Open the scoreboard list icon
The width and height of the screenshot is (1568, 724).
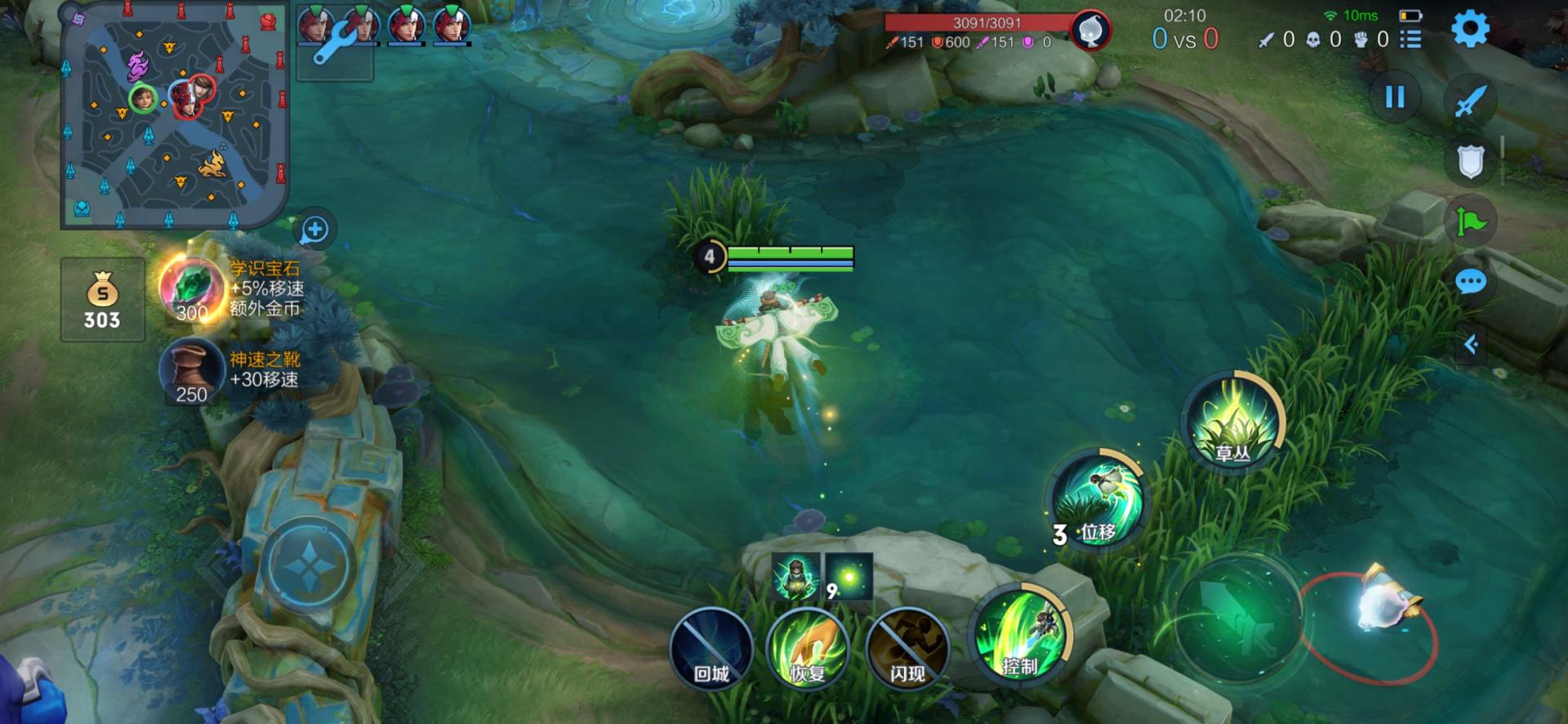(x=1410, y=39)
